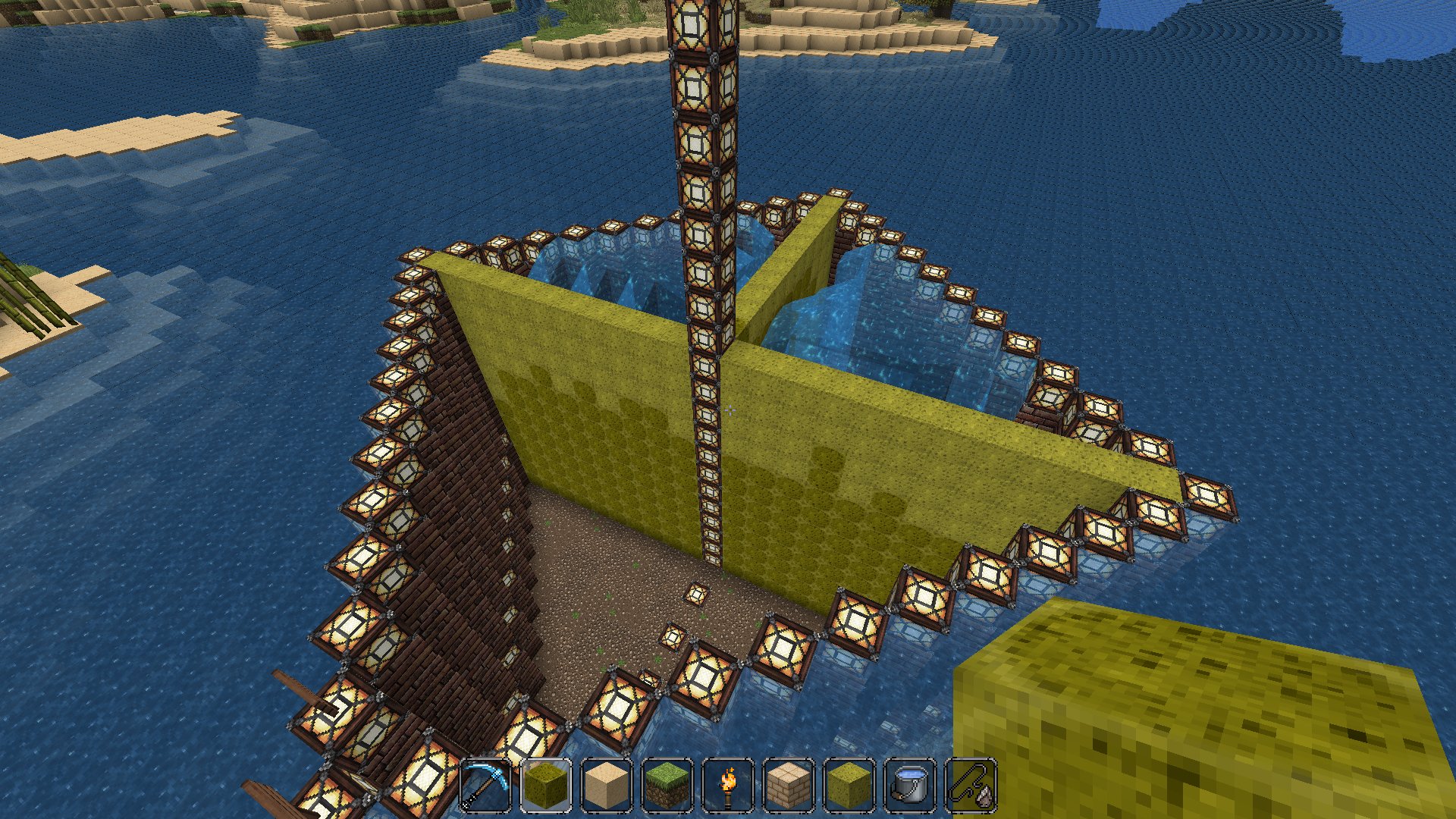Select the sand block slot
The height and width of the screenshot is (819, 1456).
(607, 786)
